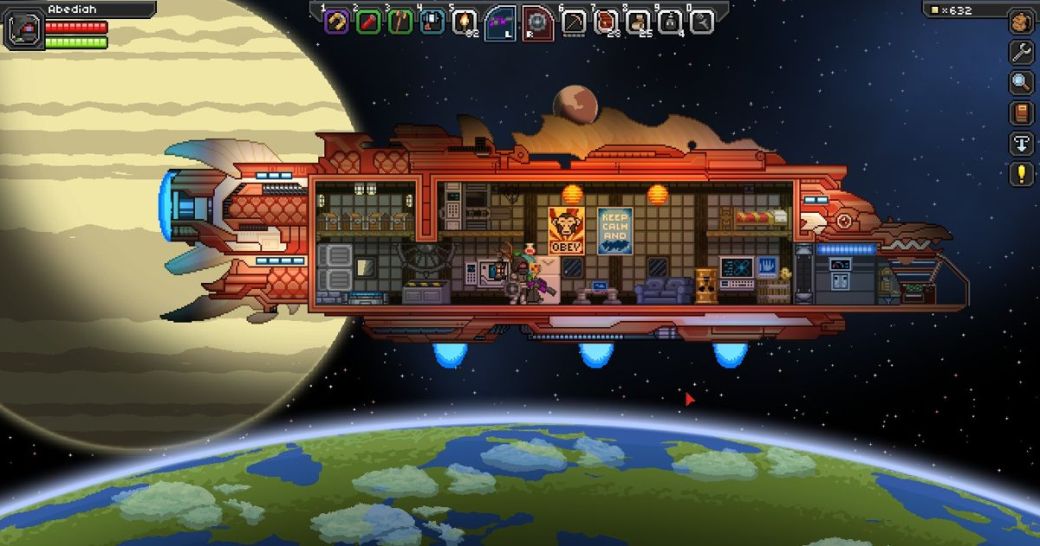The height and width of the screenshot is (546, 1040).
Task: Equip the axe in hotbar slot 3
Action: tap(400, 21)
